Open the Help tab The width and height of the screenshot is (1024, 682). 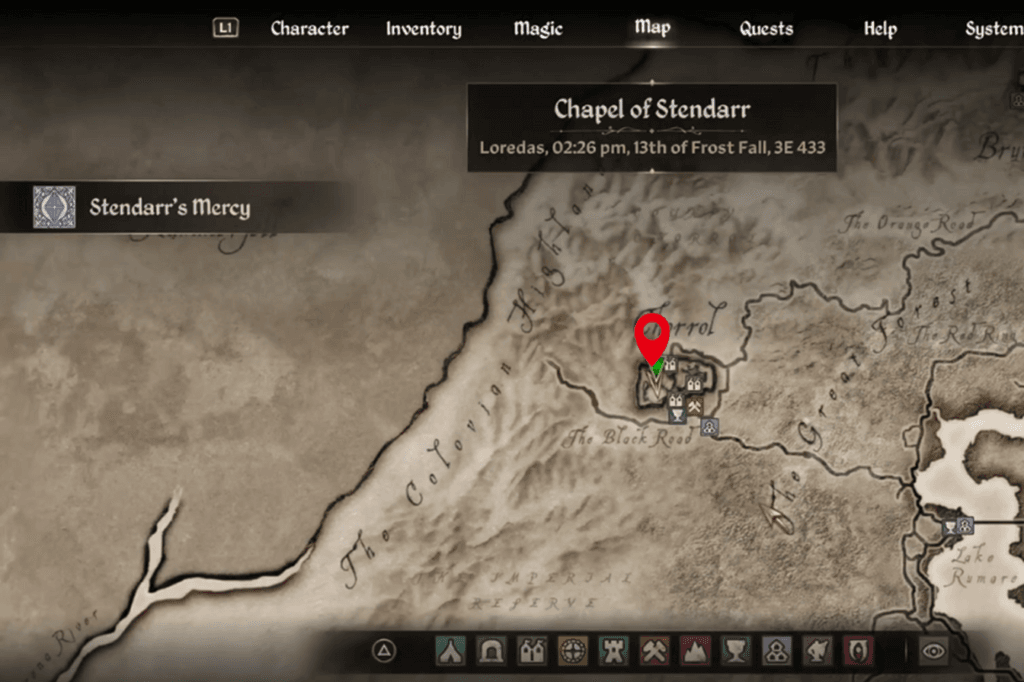(x=880, y=29)
